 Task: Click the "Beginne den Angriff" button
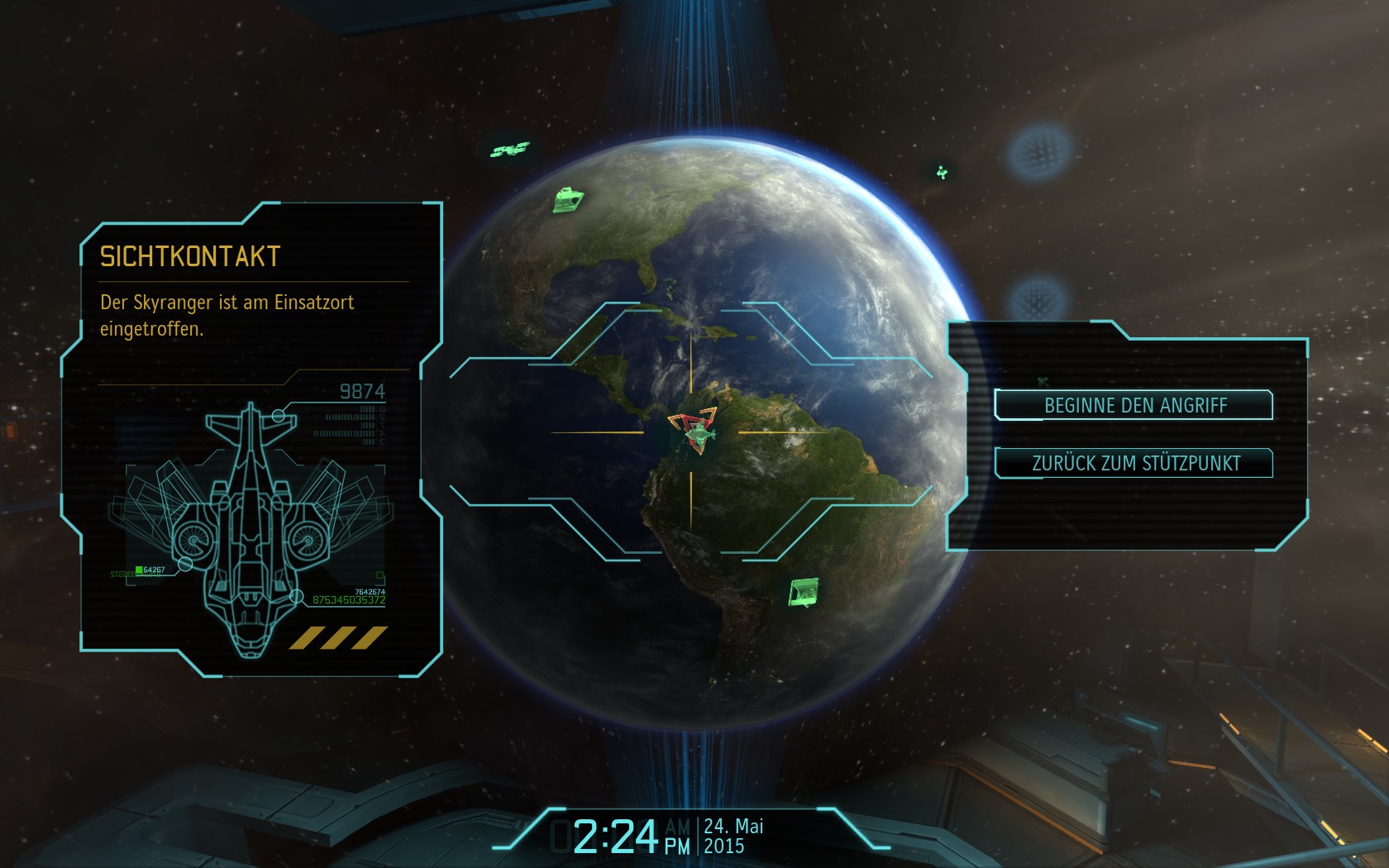click(x=1134, y=405)
